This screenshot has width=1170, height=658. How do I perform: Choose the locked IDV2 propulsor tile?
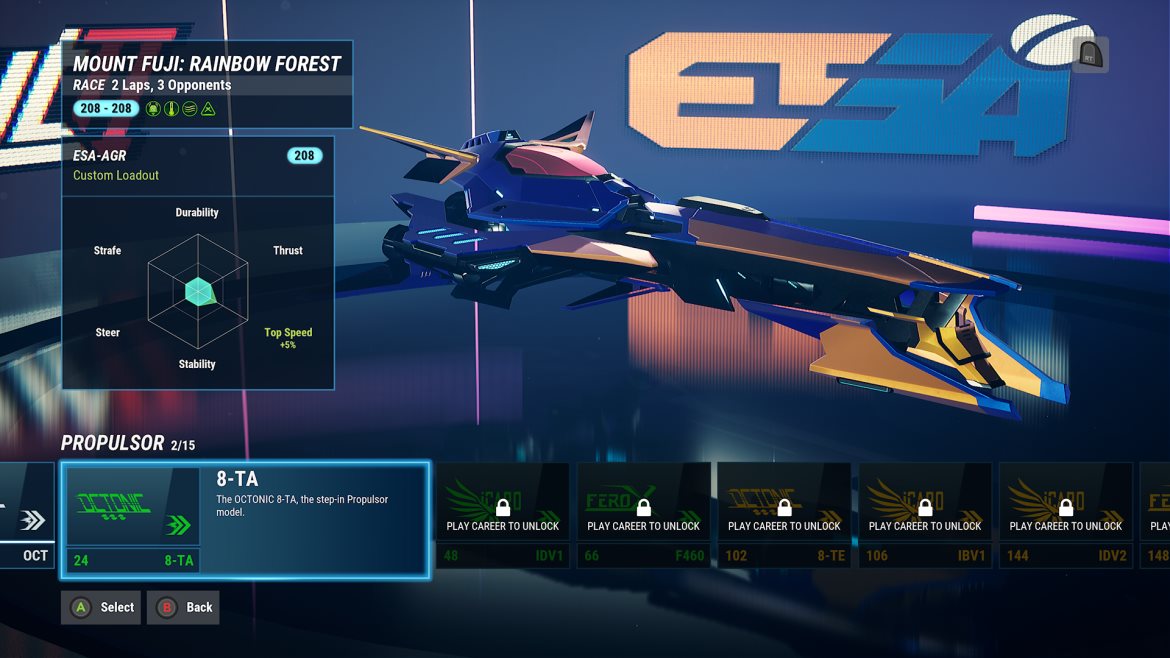1066,515
